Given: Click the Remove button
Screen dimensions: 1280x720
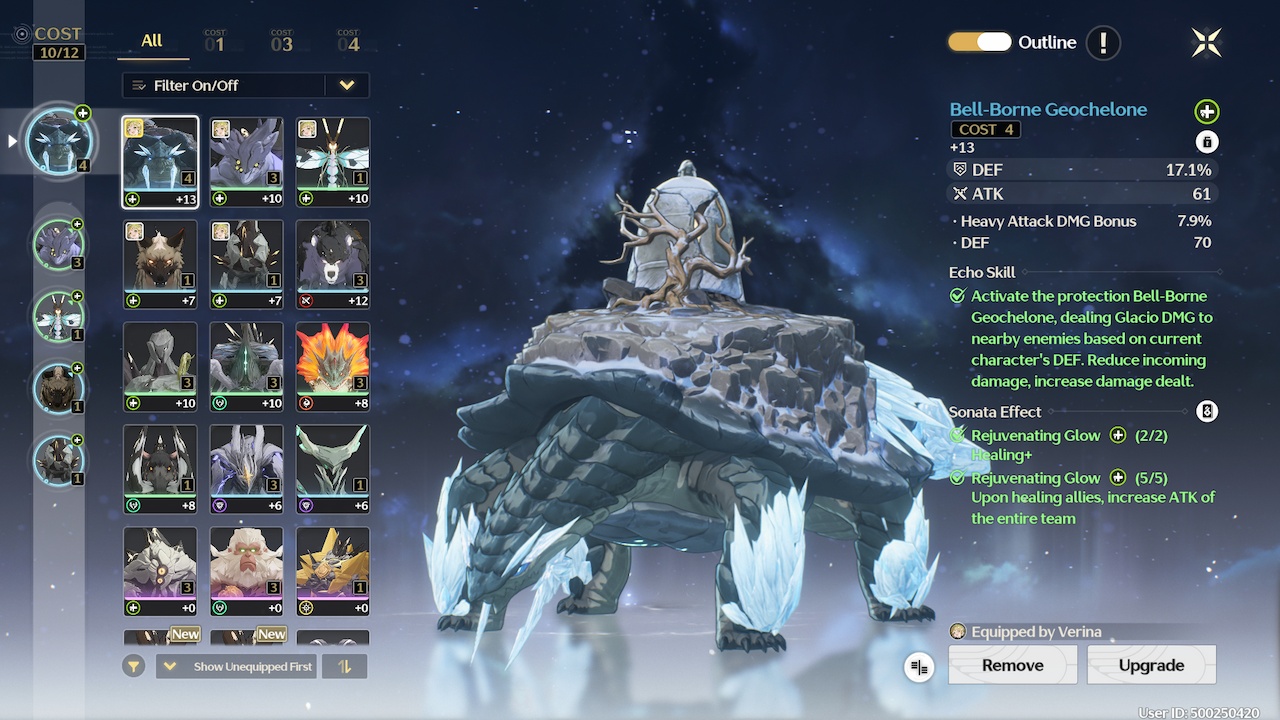Looking at the screenshot, I should click(1012, 665).
